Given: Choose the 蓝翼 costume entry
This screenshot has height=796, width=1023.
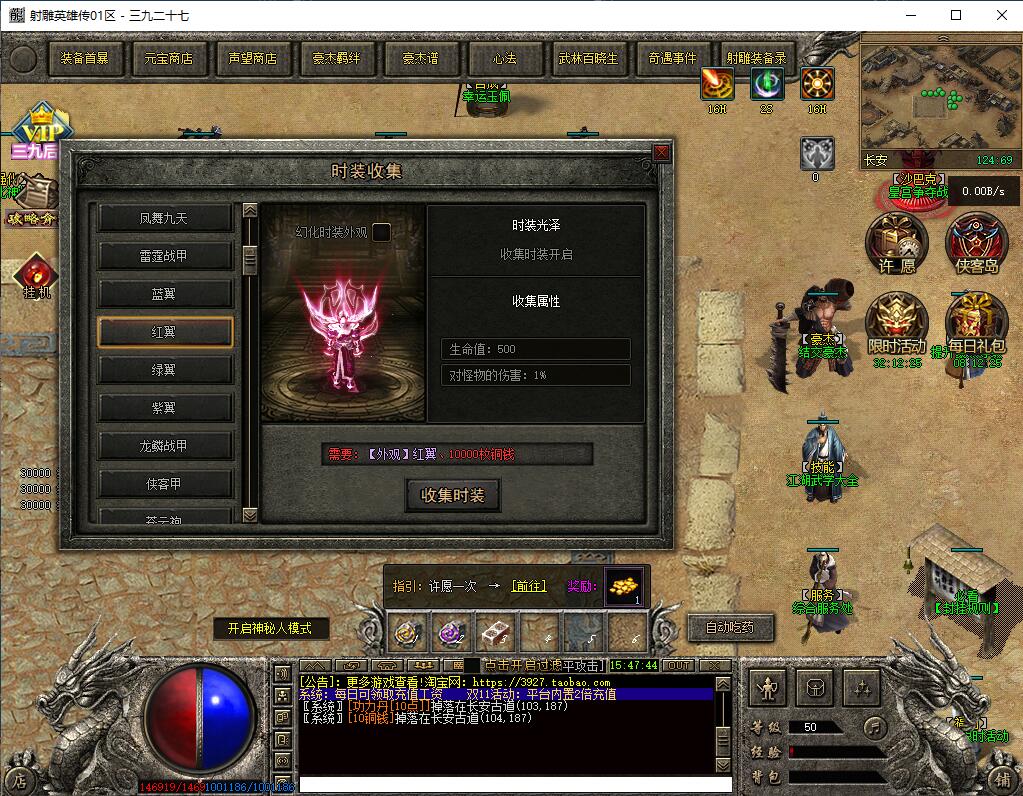Looking at the screenshot, I should point(164,294).
